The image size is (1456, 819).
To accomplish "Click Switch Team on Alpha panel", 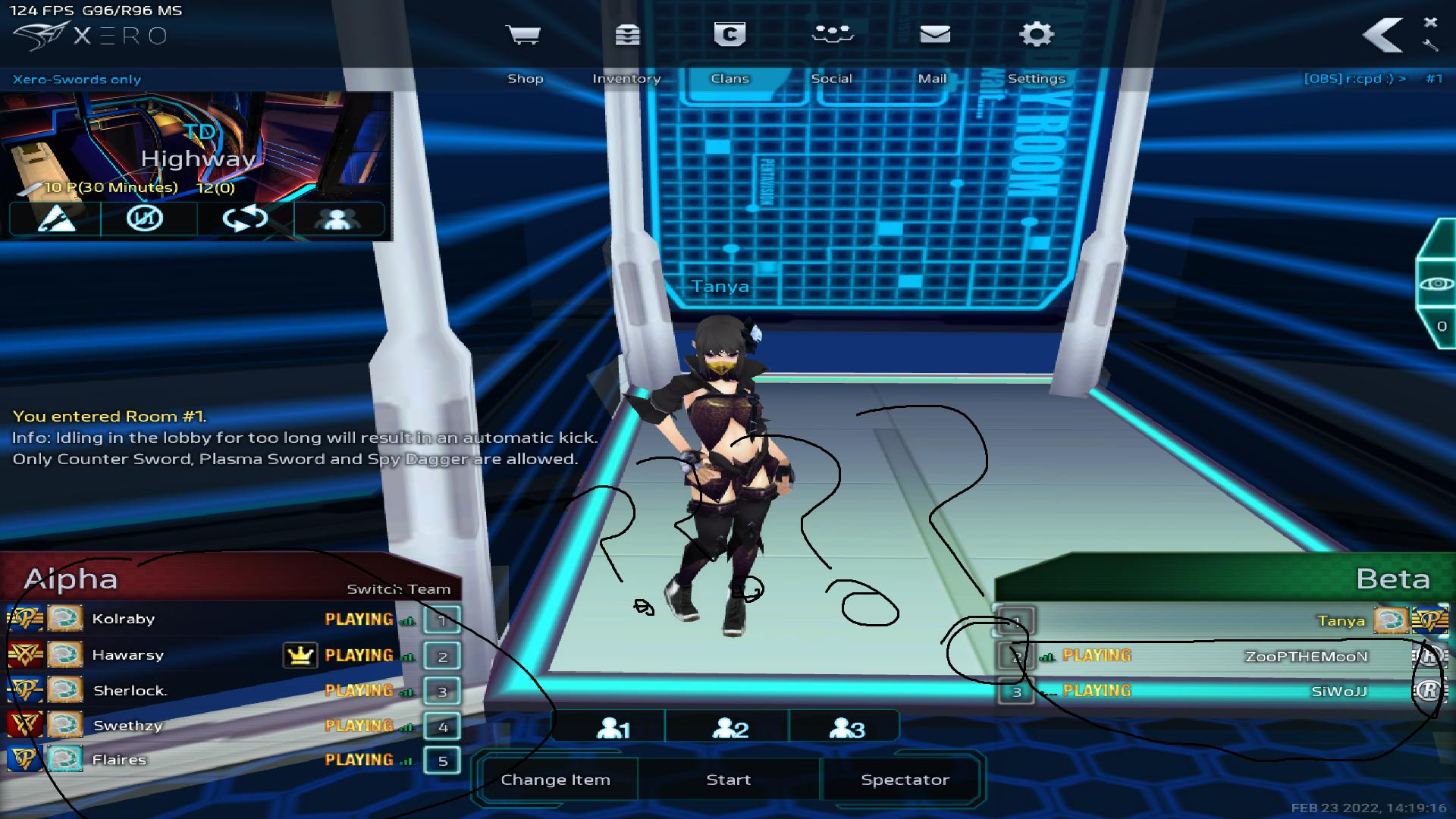I will [398, 589].
